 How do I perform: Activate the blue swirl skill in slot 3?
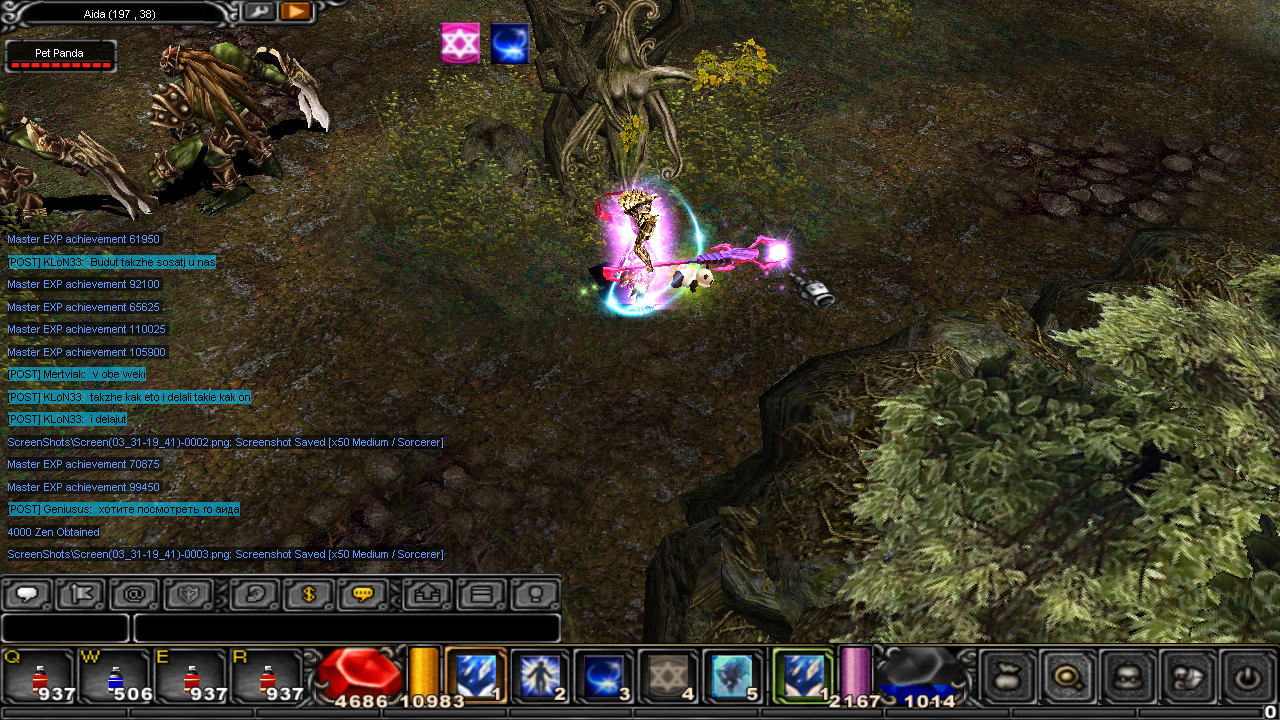pyautogui.click(x=603, y=675)
